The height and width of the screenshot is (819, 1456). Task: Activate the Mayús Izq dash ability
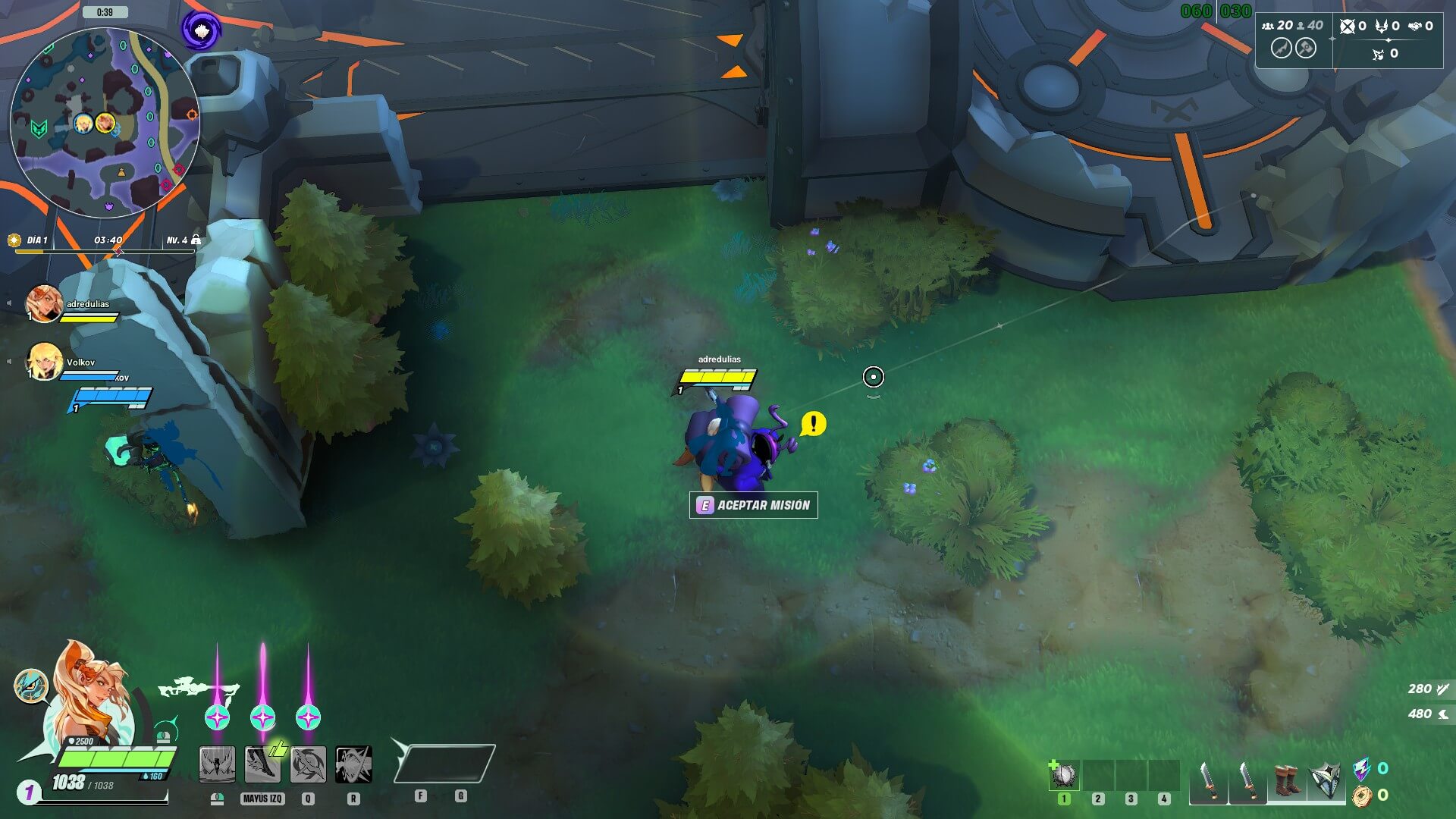pos(262,764)
